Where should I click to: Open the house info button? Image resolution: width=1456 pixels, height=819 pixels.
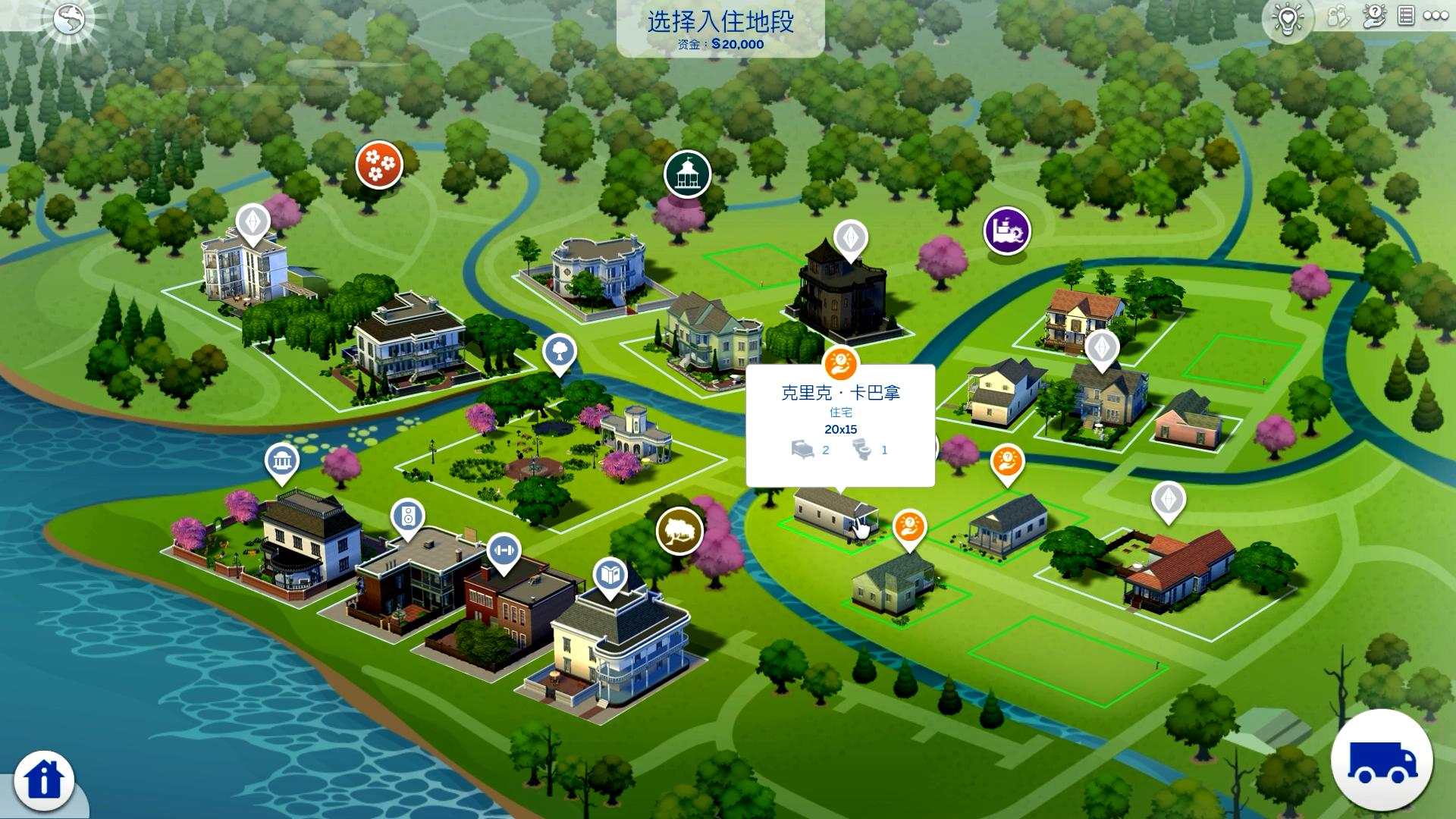[44, 780]
